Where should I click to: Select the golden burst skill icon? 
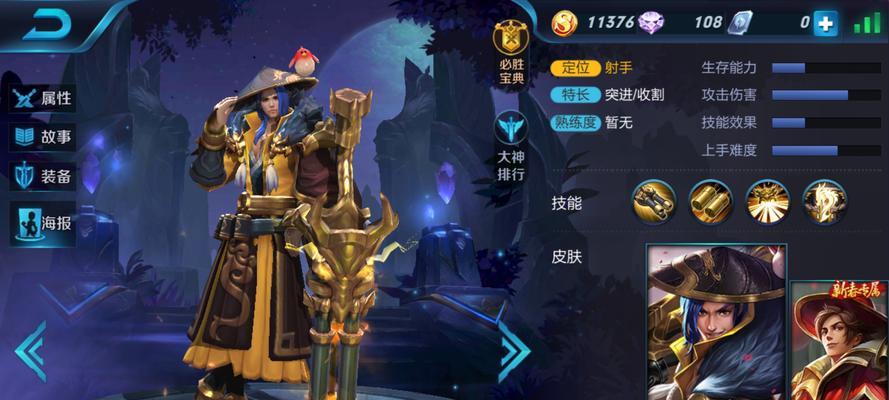pos(767,201)
